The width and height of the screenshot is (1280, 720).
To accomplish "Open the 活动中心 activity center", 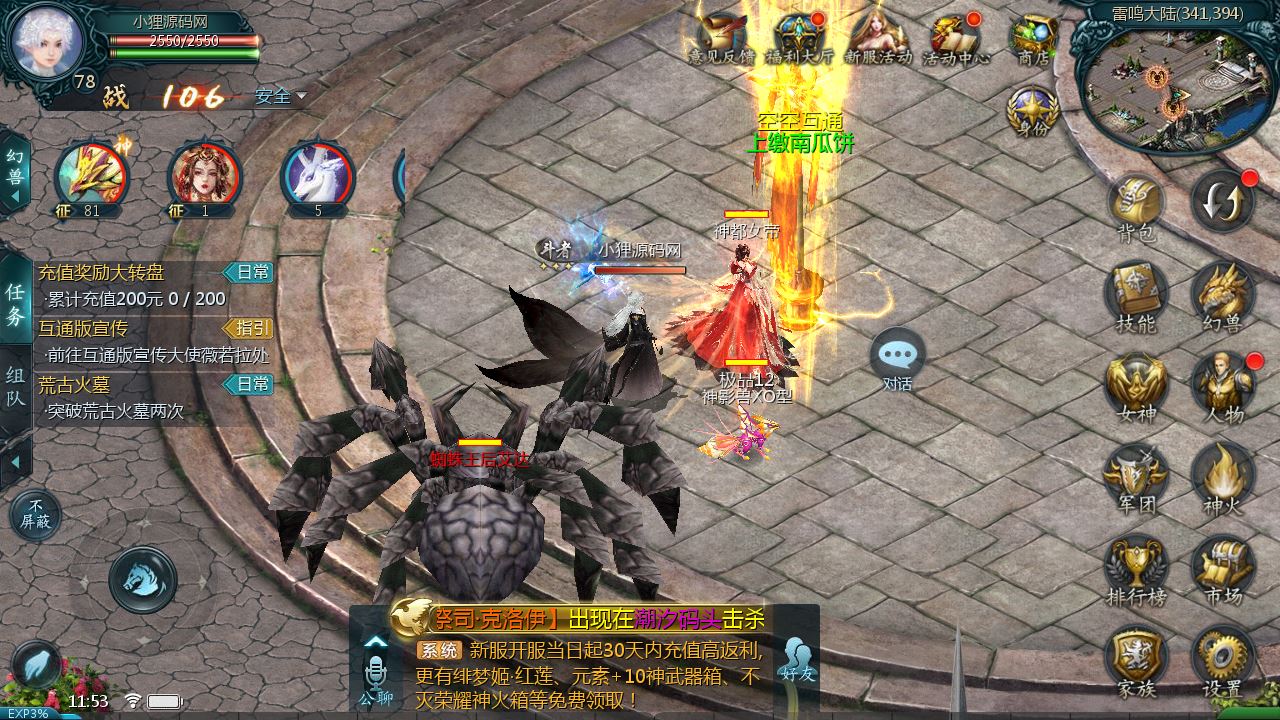I will tap(955, 38).
